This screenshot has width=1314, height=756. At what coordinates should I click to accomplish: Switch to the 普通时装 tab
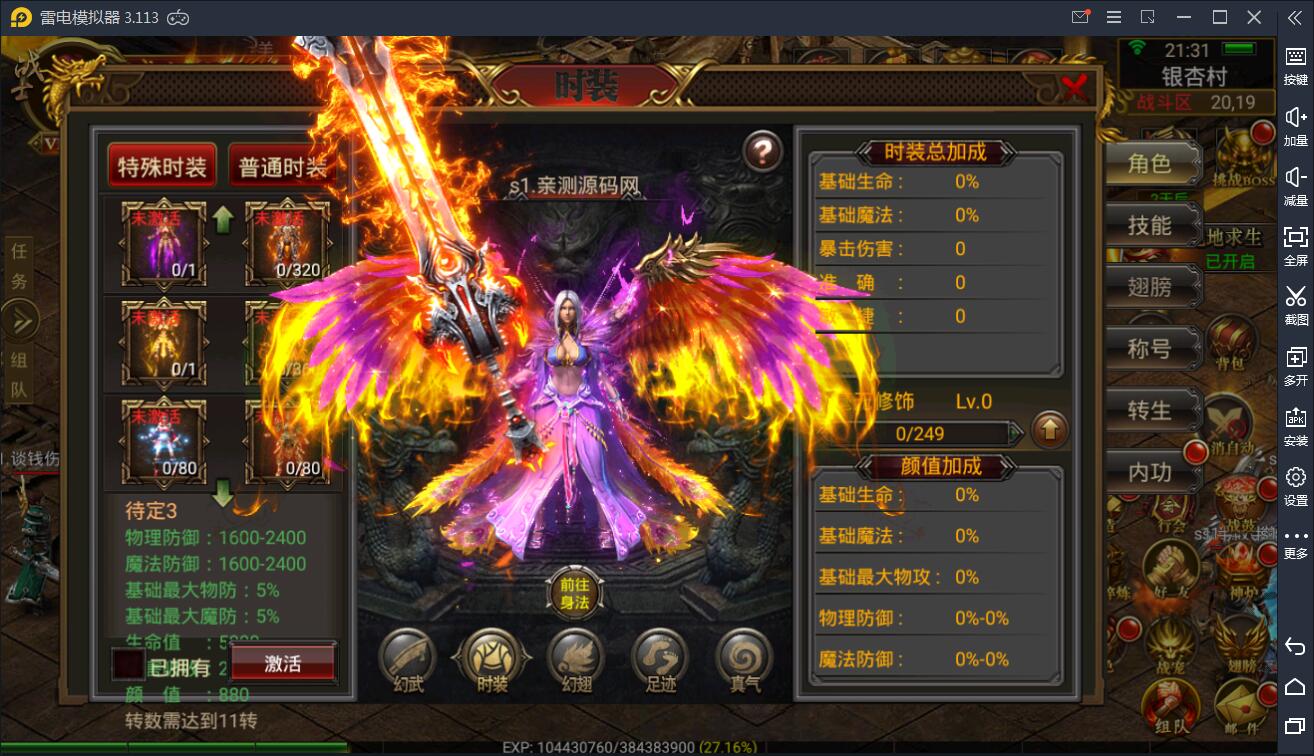point(283,164)
